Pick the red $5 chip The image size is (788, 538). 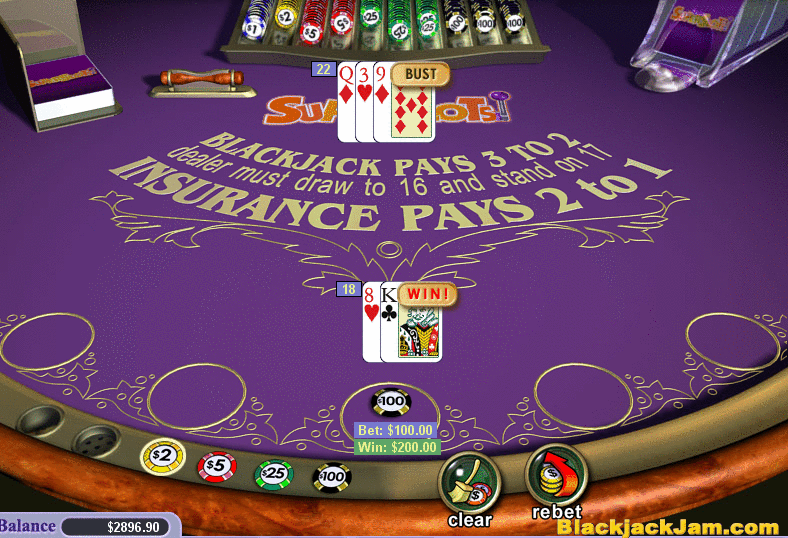[x=216, y=465]
